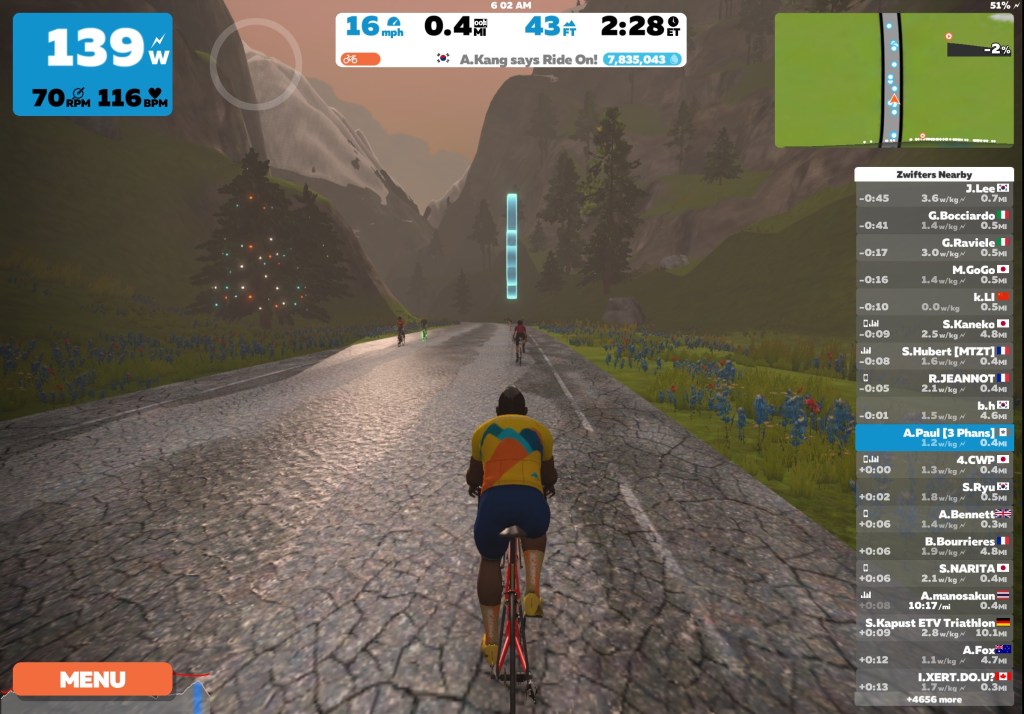The width and height of the screenshot is (1024, 714).
Task: Select M.GoGo rider row
Action: click(x=934, y=274)
